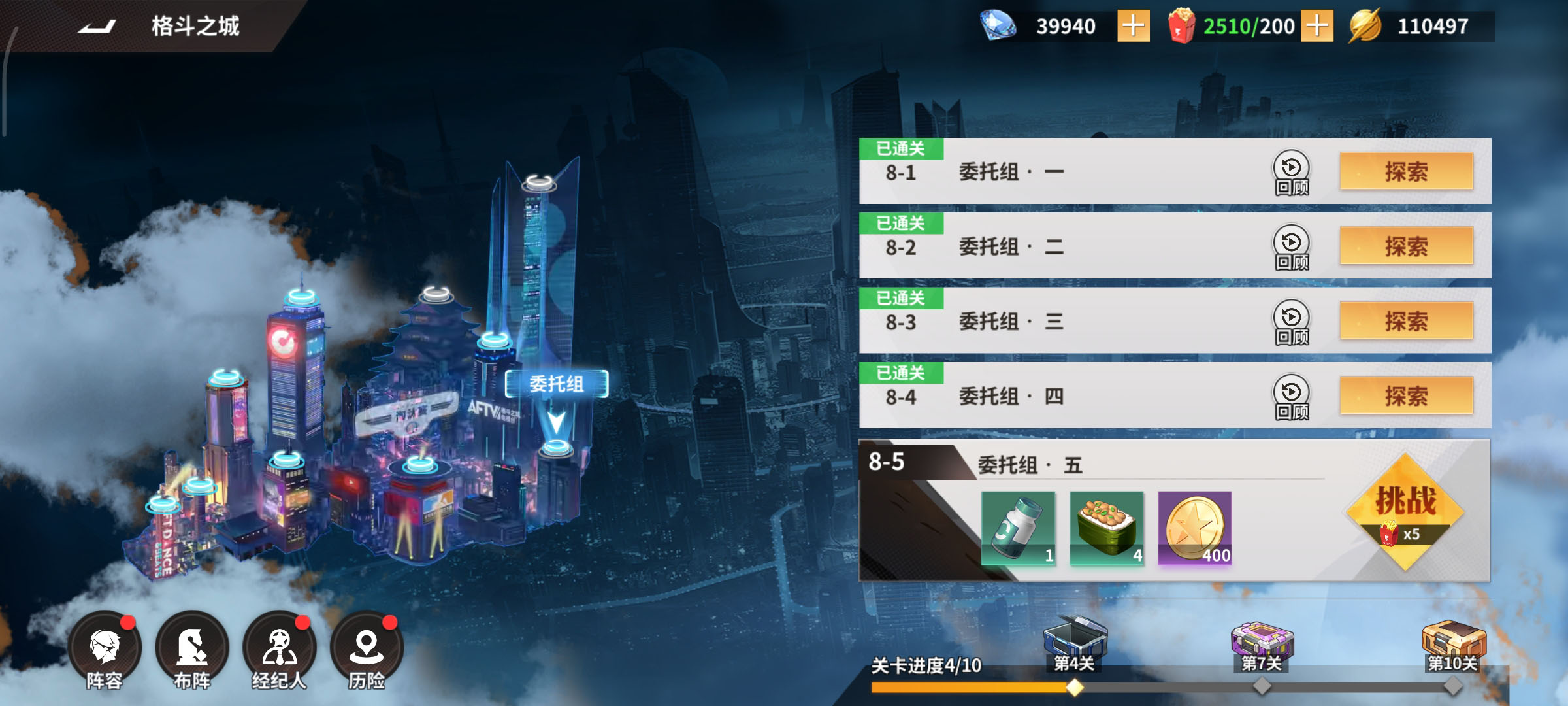Image resolution: width=1568 pixels, height=706 pixels.
Task: Open the 回顾 replay for stage 8-1
Action: pyautogui.click(x=1291, y=173)
